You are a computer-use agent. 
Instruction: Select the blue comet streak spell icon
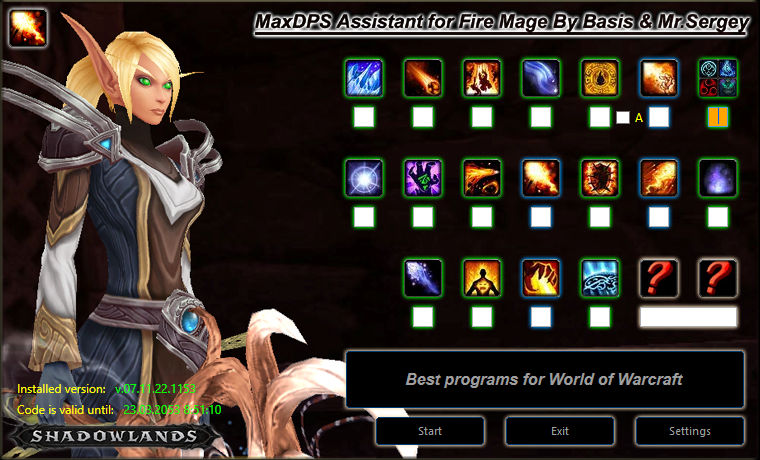pos(541,78)
